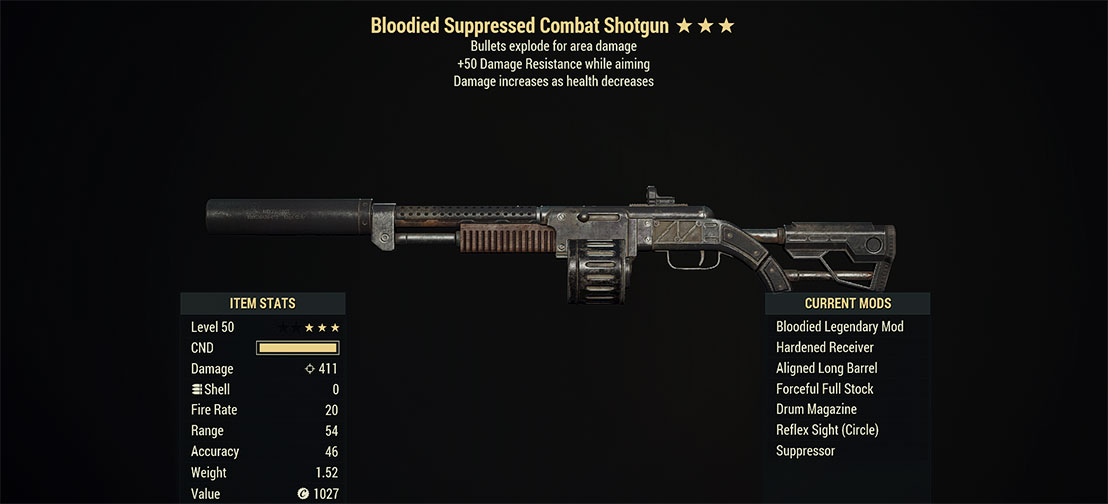Image resolution: width=1108 pixels, height=504 pixels.
Task: Choose the Suppressor mod entry
Action: [805, 451]
